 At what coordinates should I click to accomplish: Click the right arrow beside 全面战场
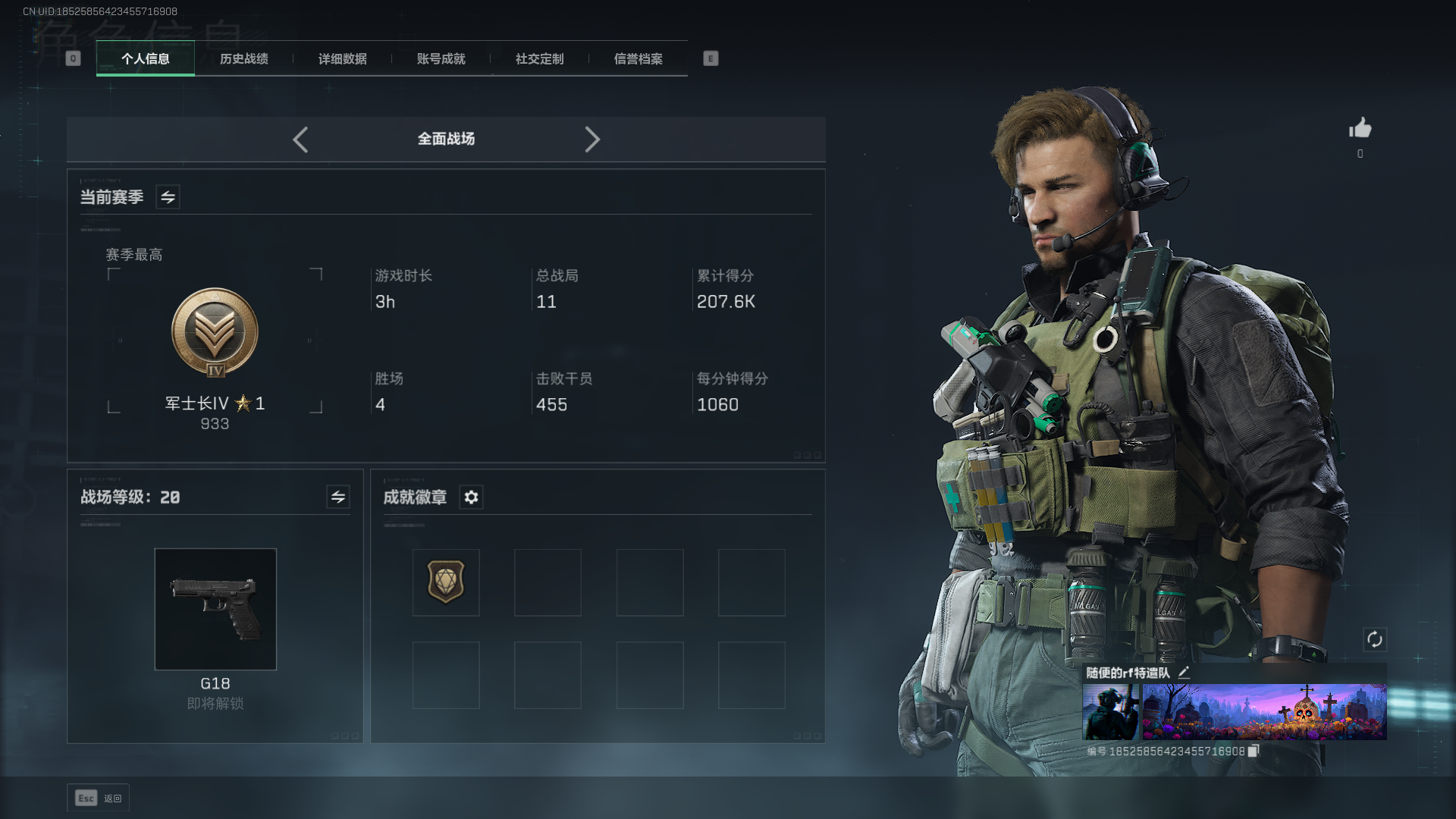tap(592, 140)
